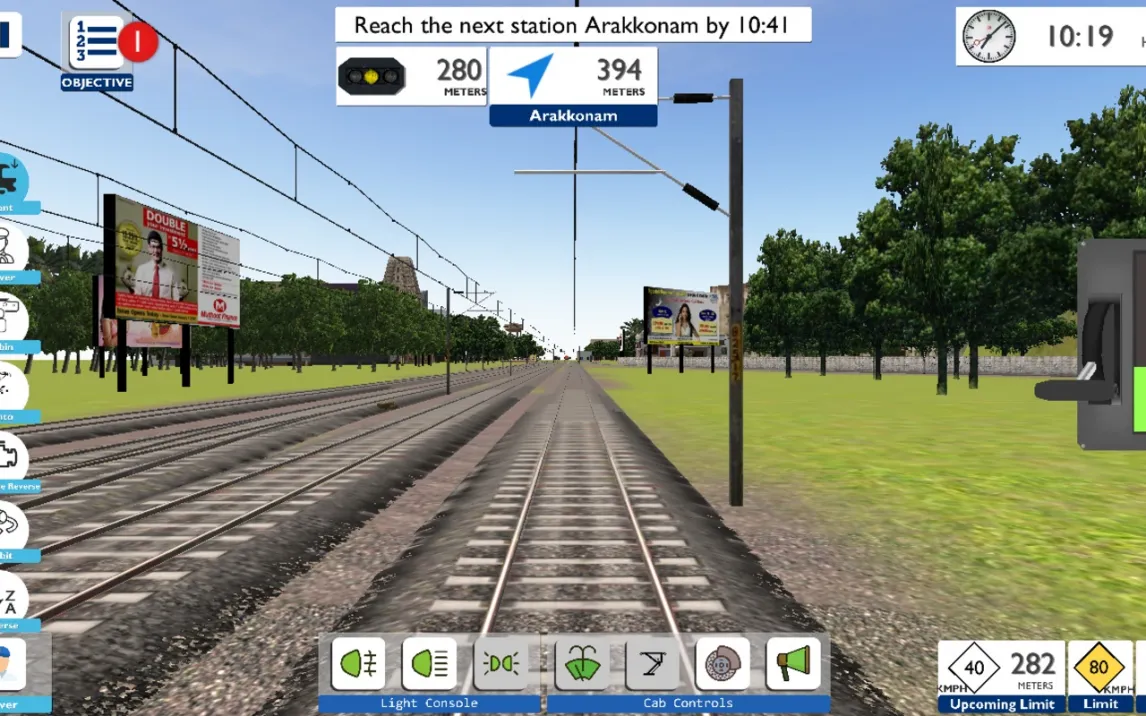Image resolution: width=1146 pixels, height=716 pixels.
Task: Toggle the pantograph control
Action: pyautogui.click(x=652, y=663)
